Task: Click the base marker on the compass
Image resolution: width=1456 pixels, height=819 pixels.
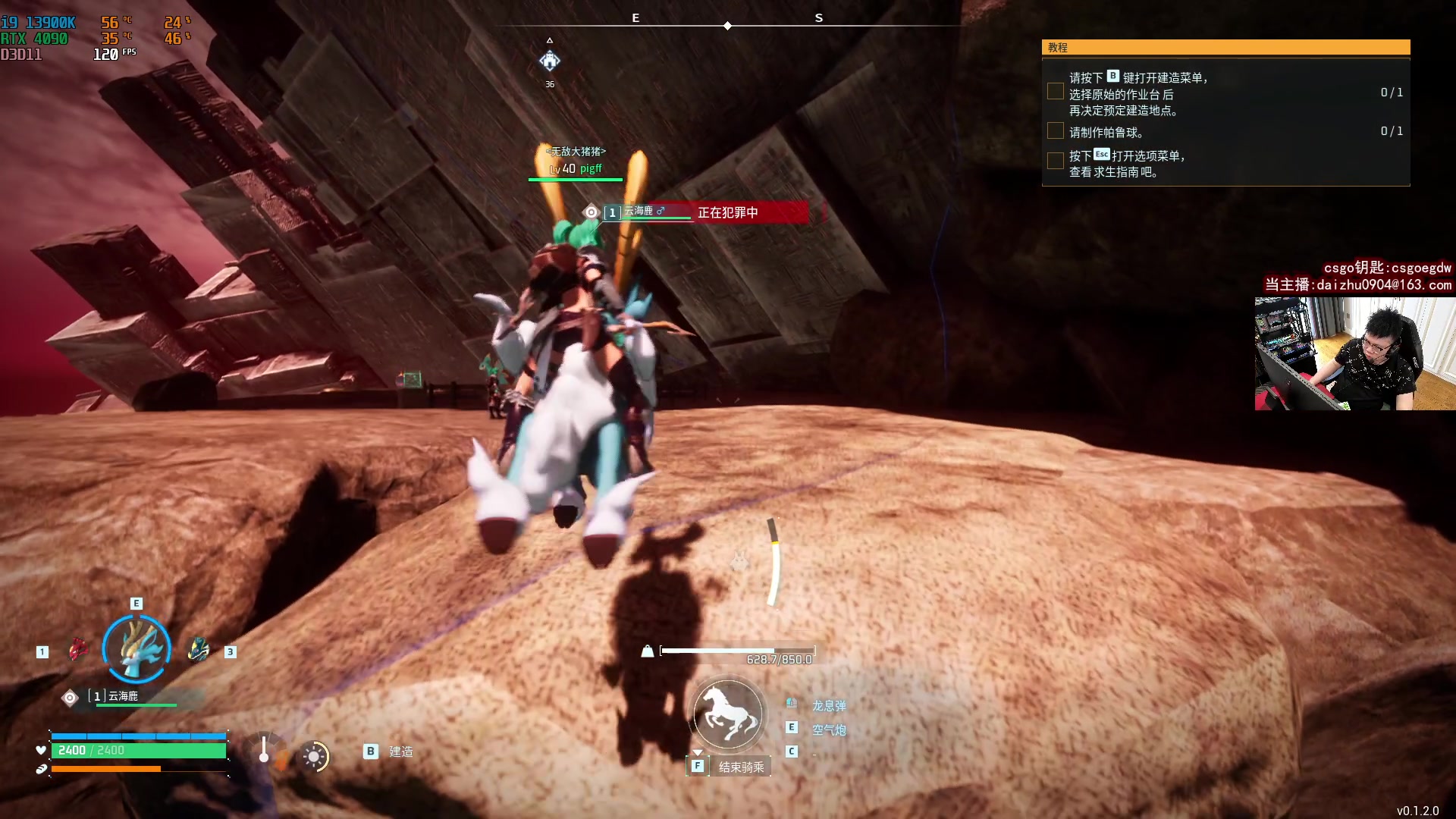Action: click(x=550, y=61)
